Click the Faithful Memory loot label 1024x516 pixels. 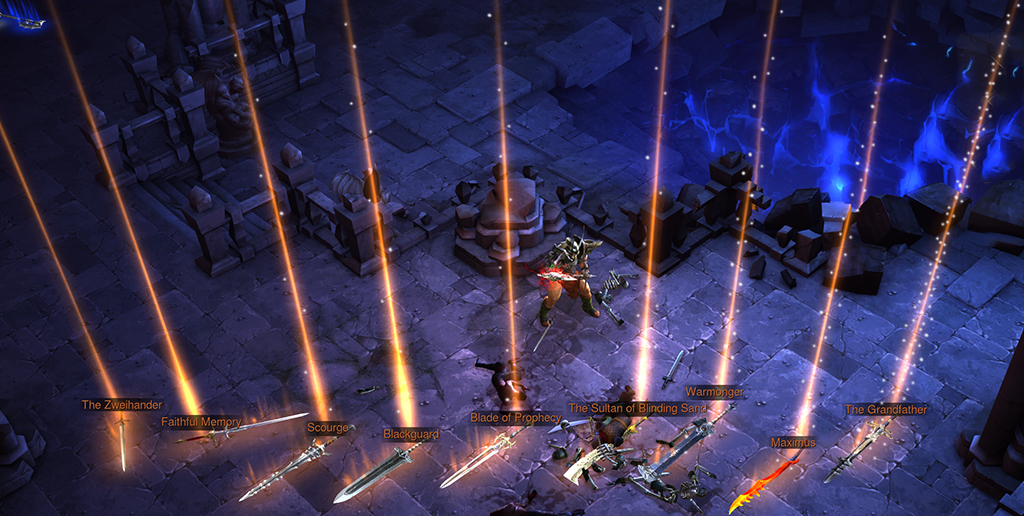coord(201,422)
